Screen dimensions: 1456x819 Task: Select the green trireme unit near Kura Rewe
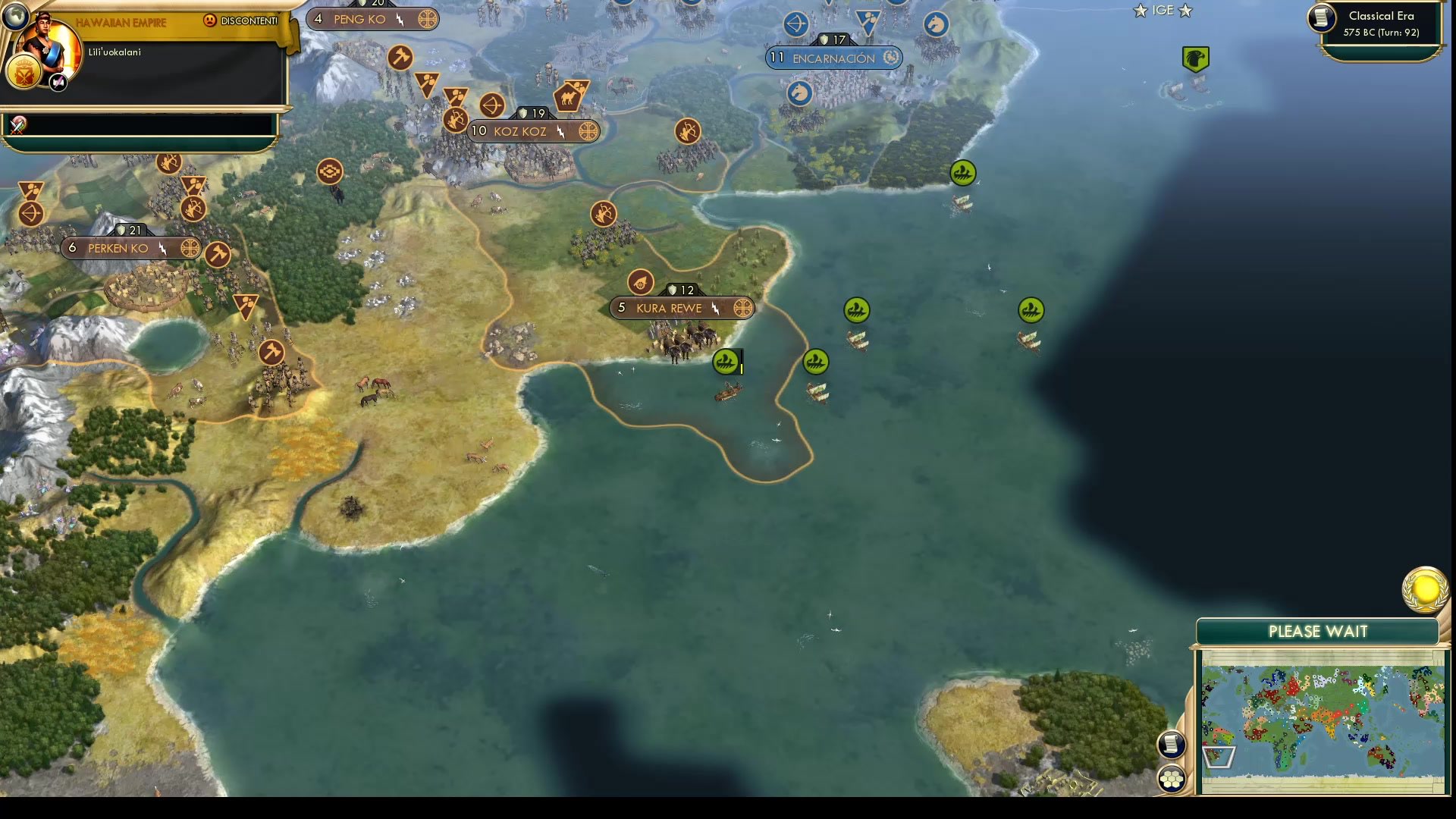click(x=726, y=362)
